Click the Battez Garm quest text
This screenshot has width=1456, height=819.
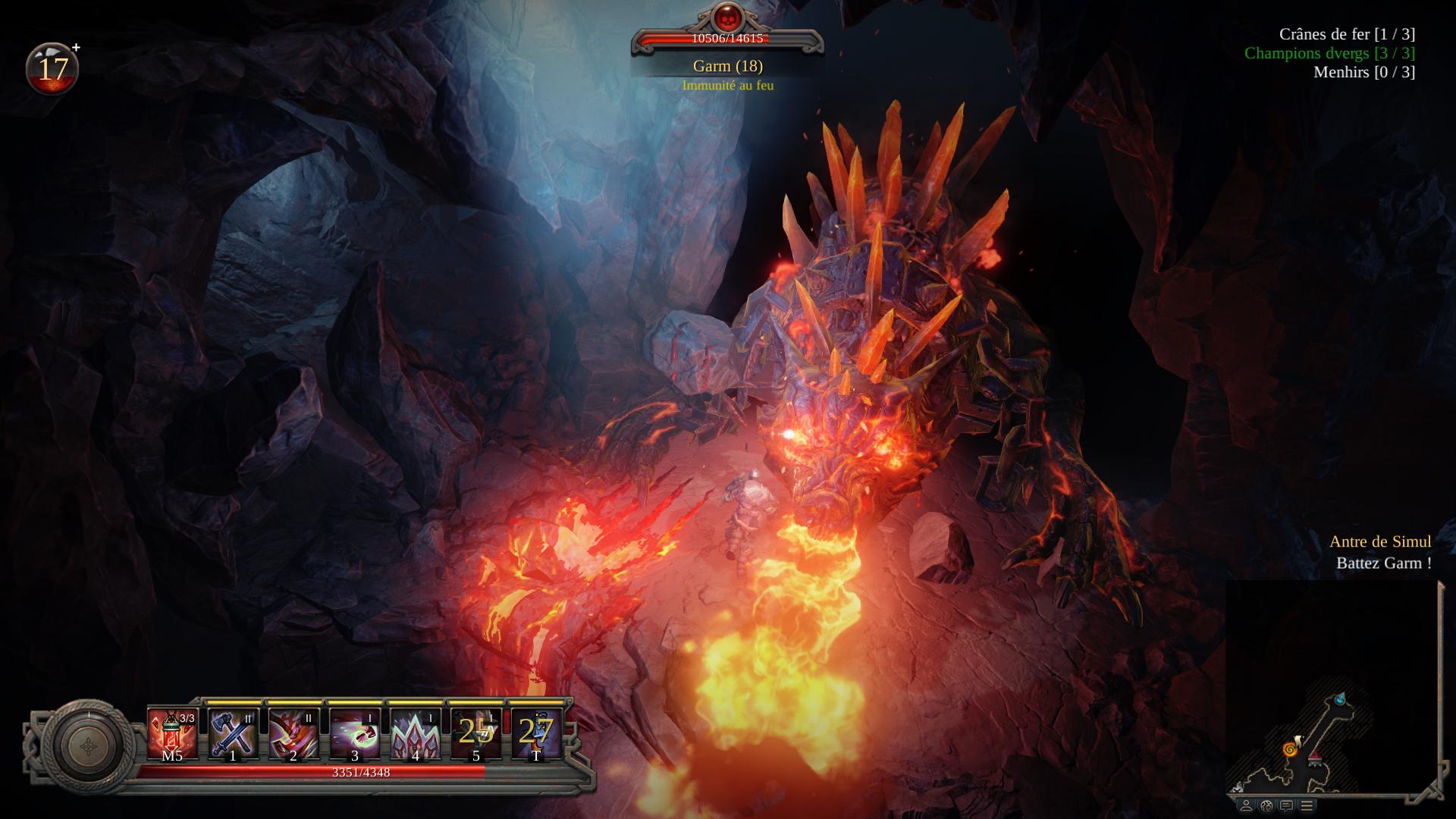(x=1383, y=563)
